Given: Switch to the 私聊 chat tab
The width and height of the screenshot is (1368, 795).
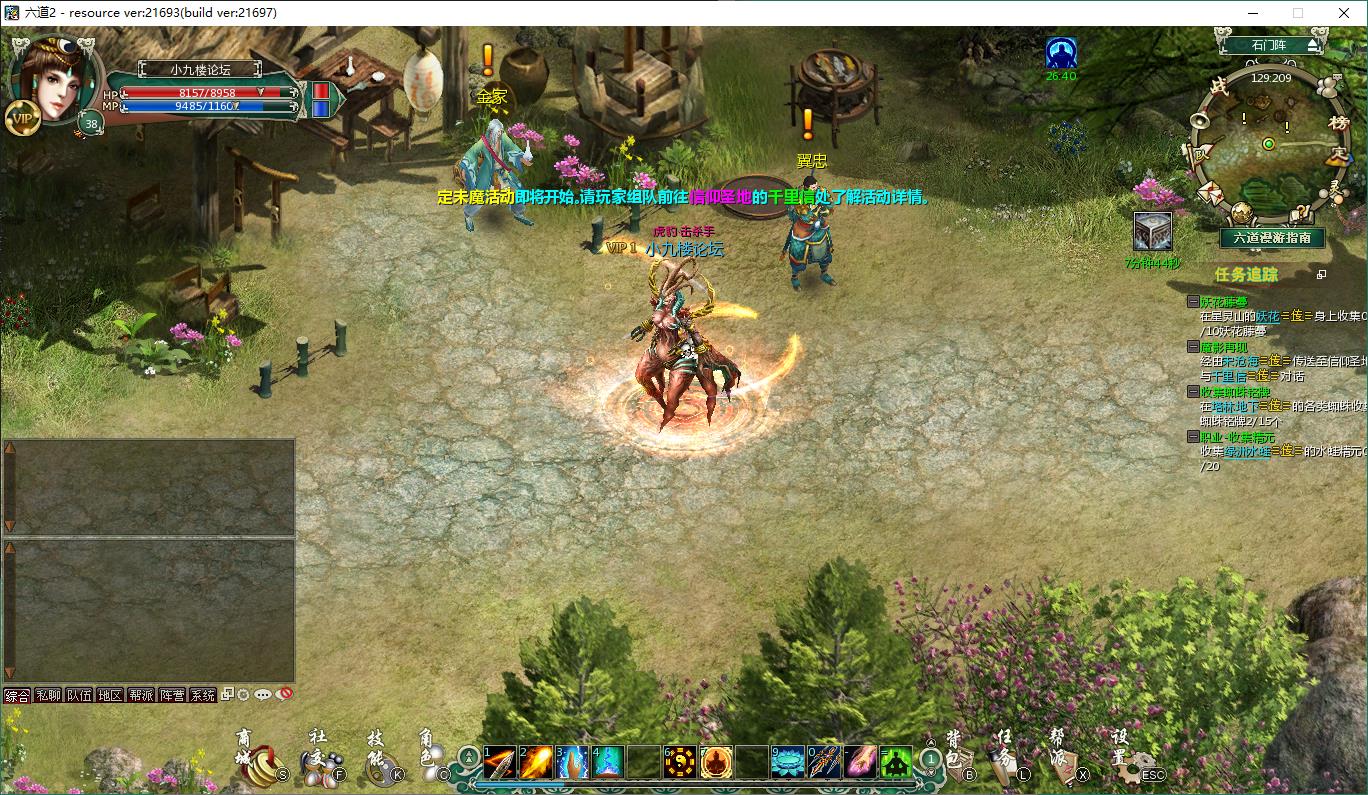Looking at the screenshot, I should (x=47, y=695).
